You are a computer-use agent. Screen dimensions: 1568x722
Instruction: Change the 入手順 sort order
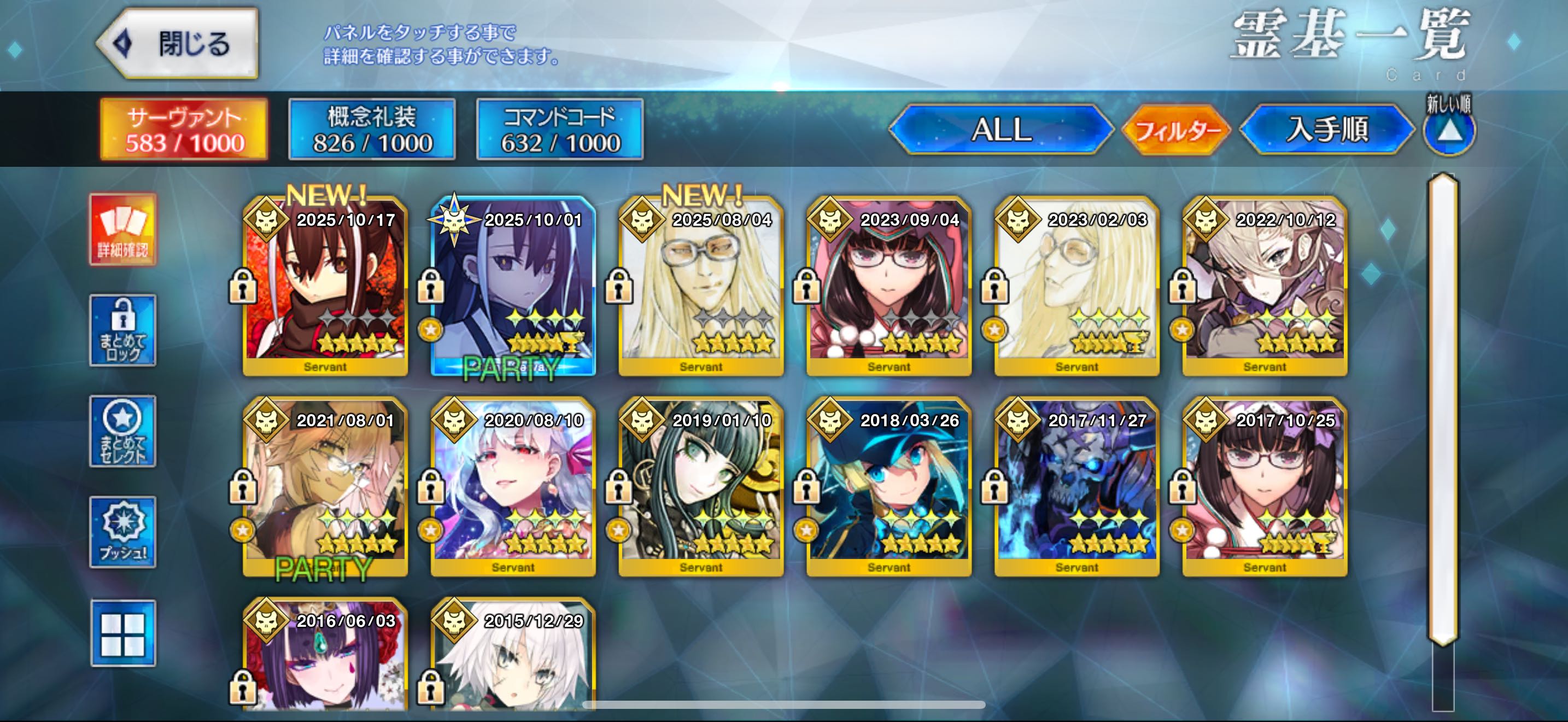coord(1327,129)
